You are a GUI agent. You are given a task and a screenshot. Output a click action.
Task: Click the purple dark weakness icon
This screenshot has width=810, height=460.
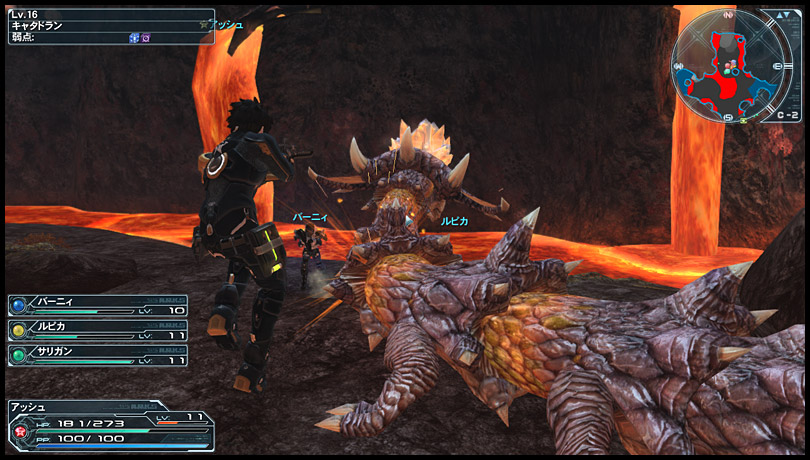tap(147, 37)
